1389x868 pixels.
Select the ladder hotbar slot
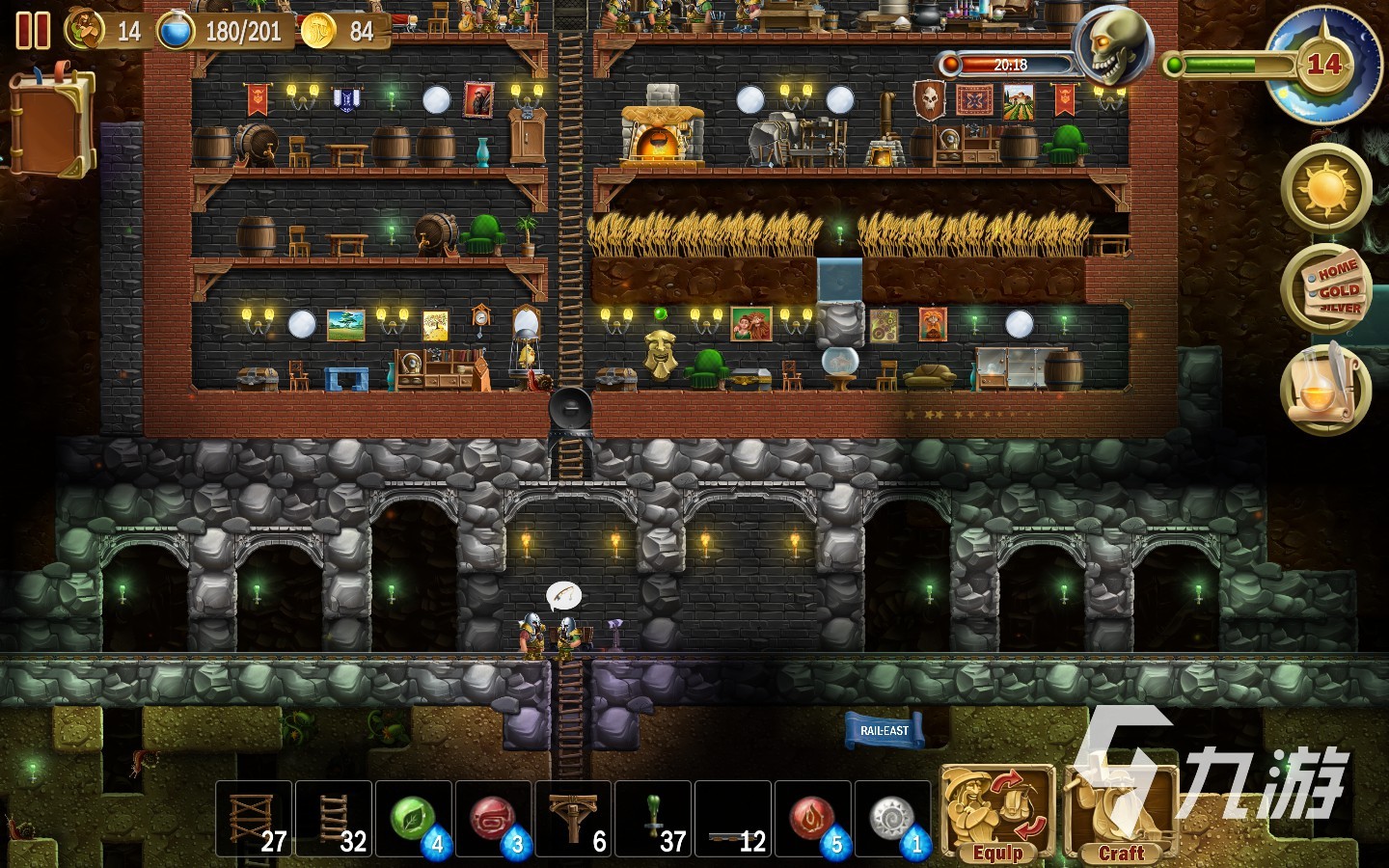pos(334,819)
